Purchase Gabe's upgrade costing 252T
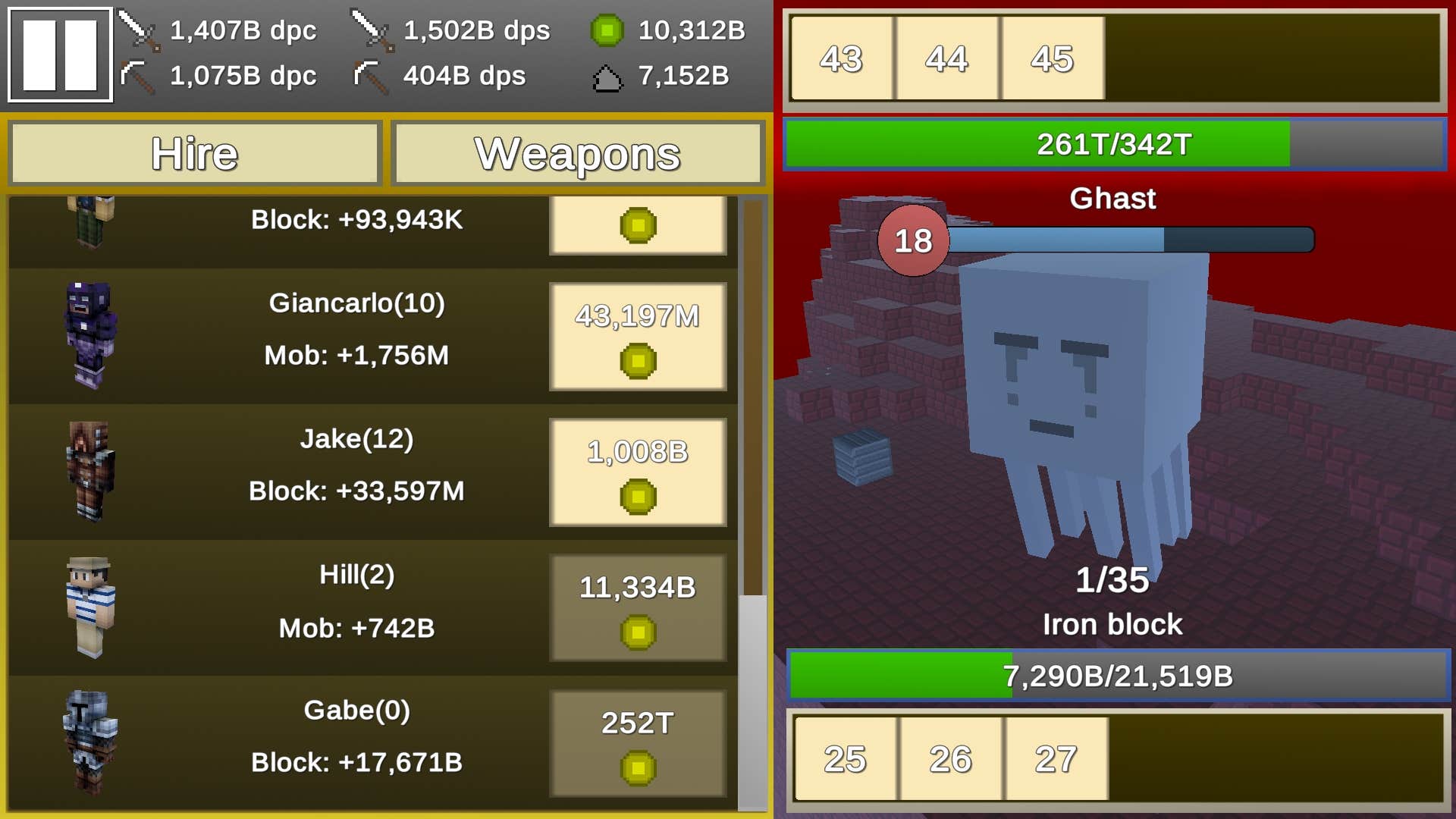 coord(638,742)
